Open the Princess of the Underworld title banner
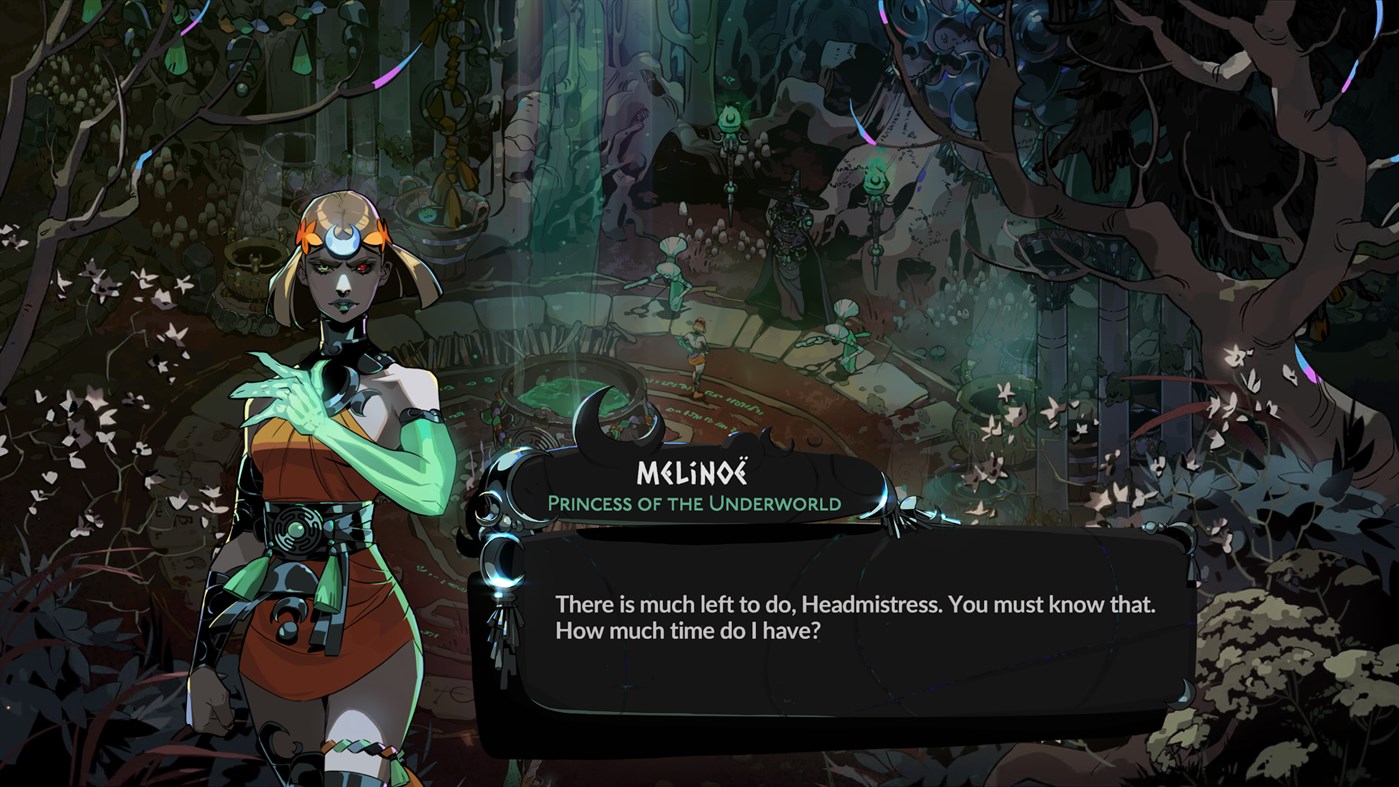 click(x=712, y=506)
